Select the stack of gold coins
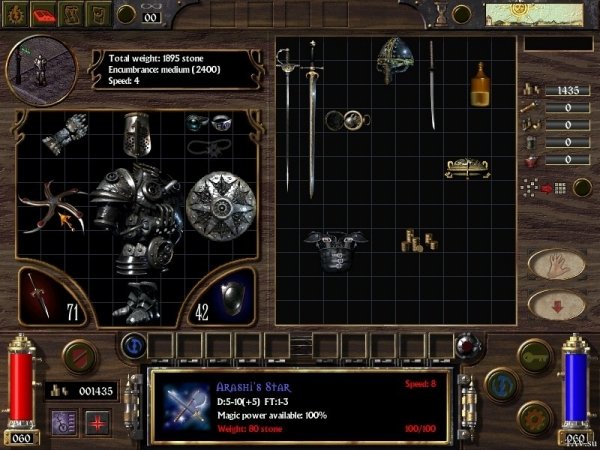Screen dimensions: 600x450 pos(417,241)
